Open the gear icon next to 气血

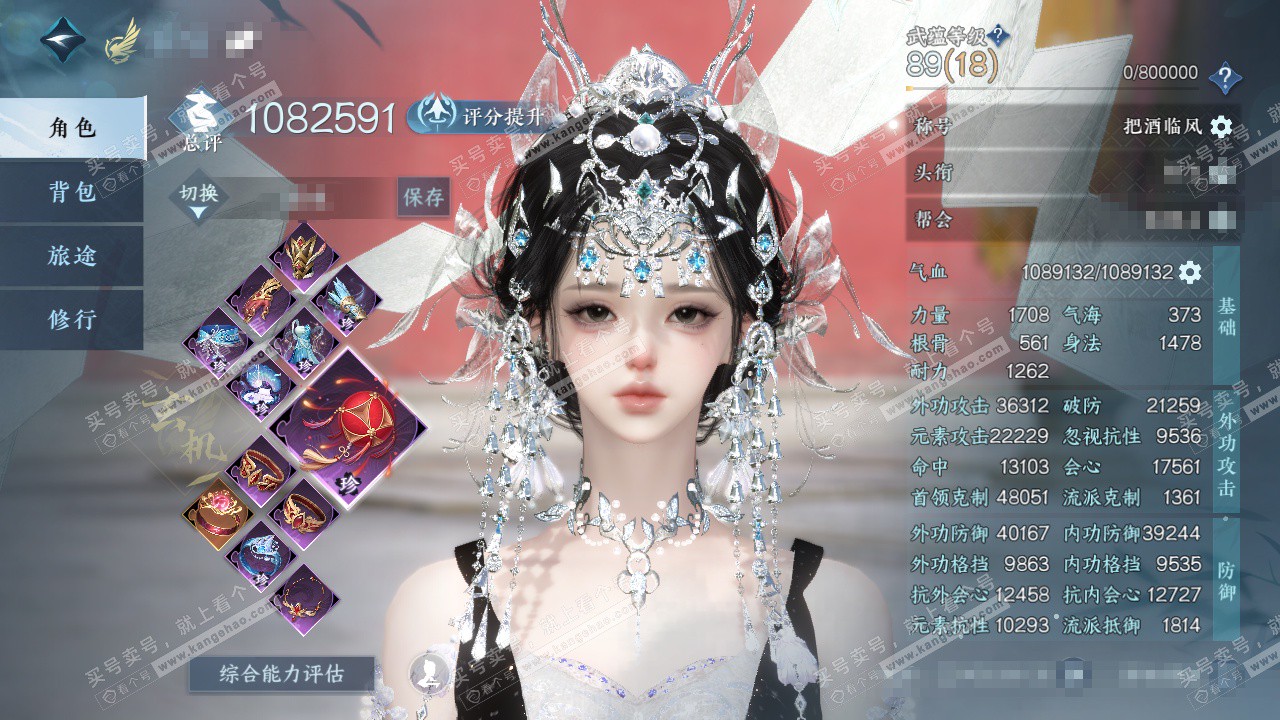pos(1190,272)
